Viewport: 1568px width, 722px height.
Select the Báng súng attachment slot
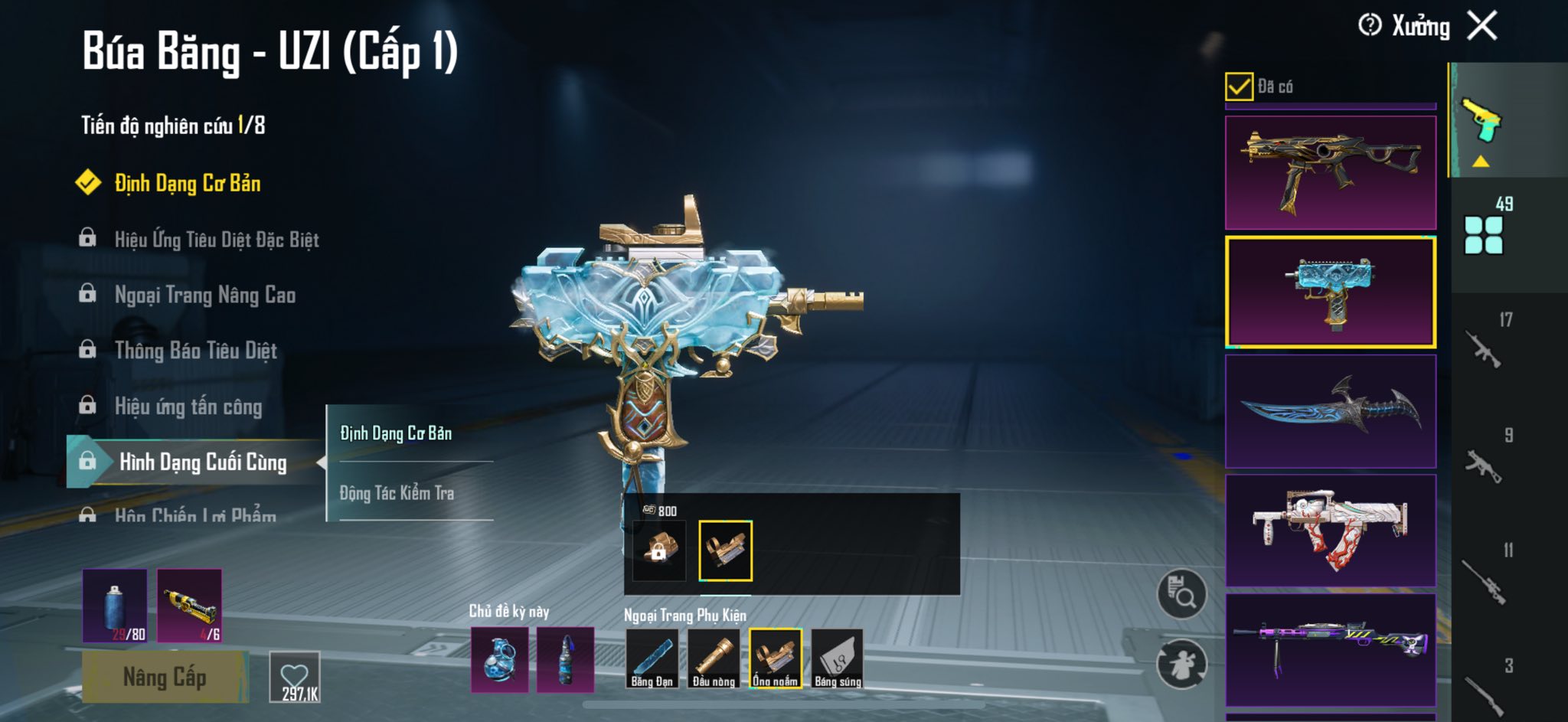coord(837,658)
